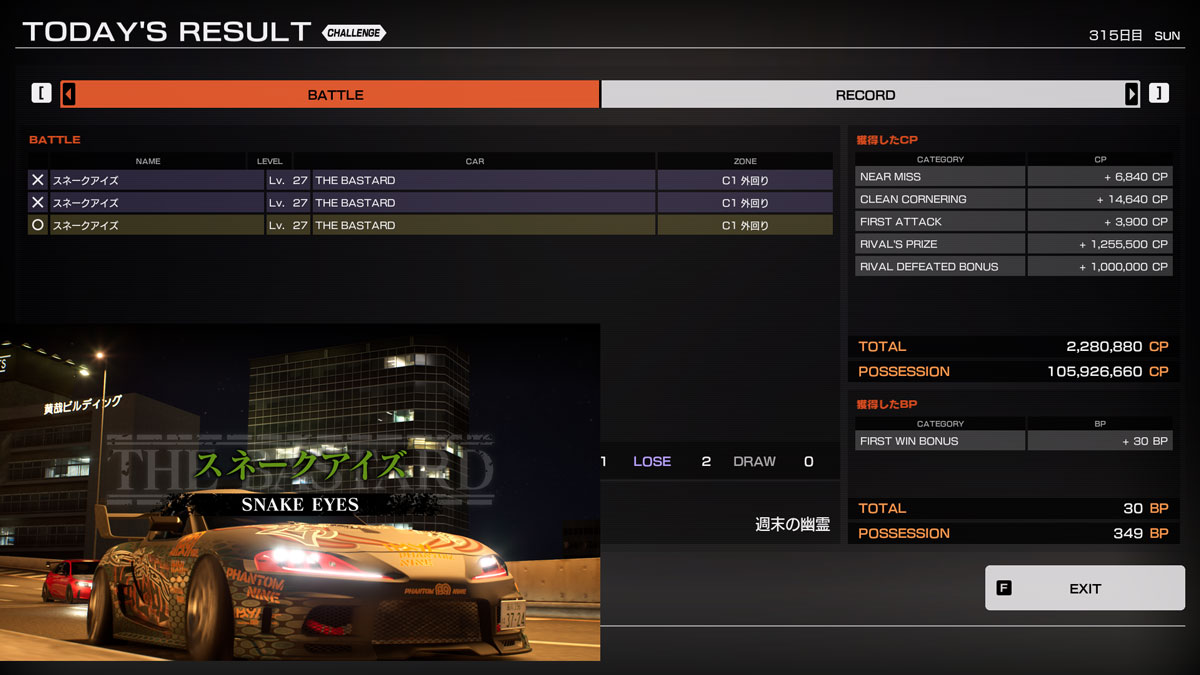Exit the Today's Result screen
Image resolution: width=1200 pixels, height=675 pixels.
click(x=1084, y=588)
